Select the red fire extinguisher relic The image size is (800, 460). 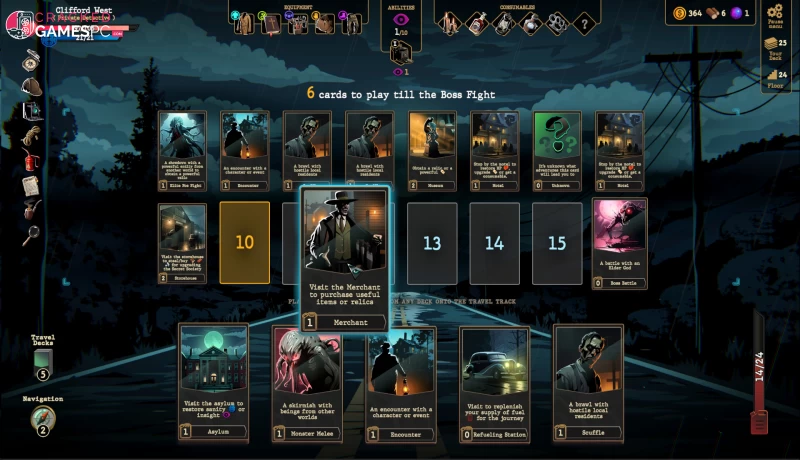coord(31,160)
